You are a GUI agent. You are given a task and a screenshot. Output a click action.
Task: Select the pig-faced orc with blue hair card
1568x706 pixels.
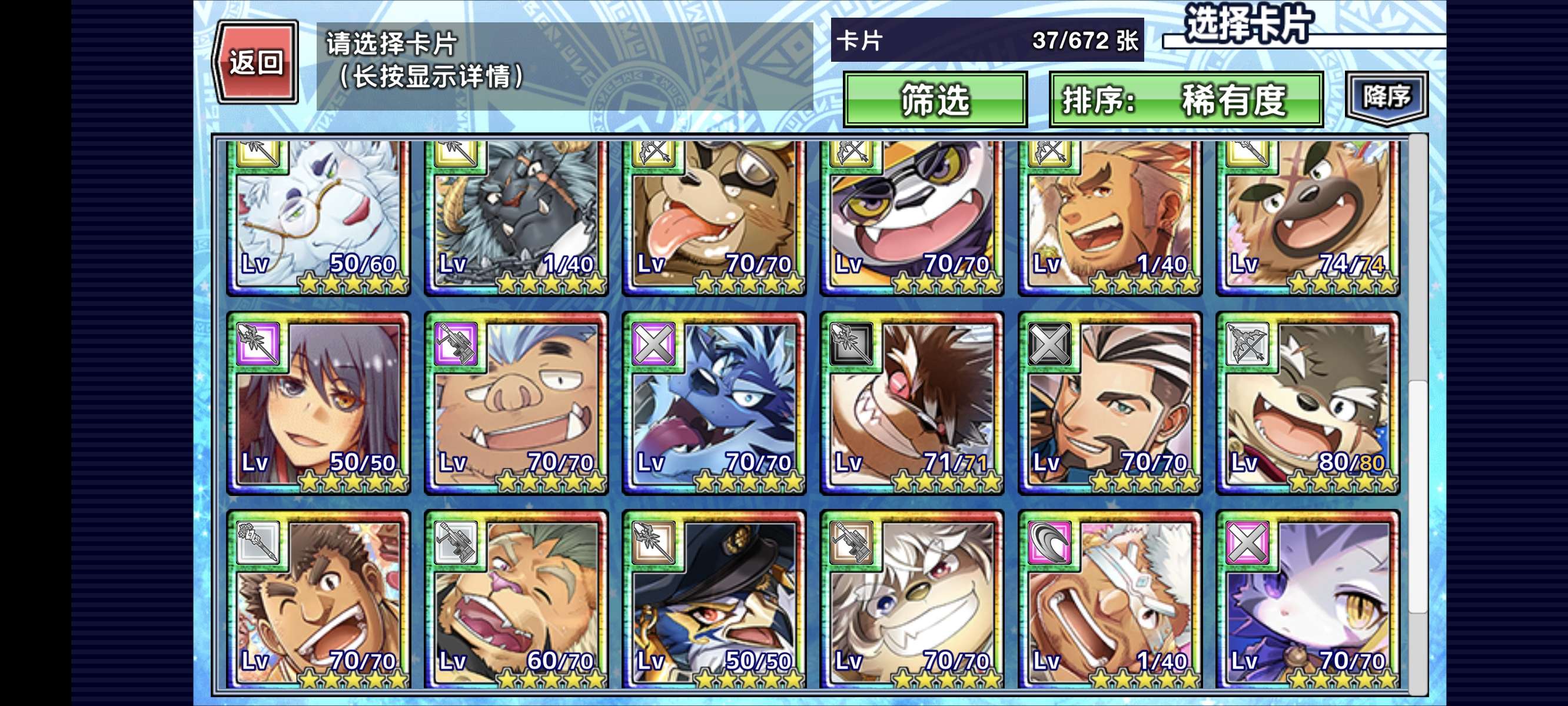click(x=516, y=404)
